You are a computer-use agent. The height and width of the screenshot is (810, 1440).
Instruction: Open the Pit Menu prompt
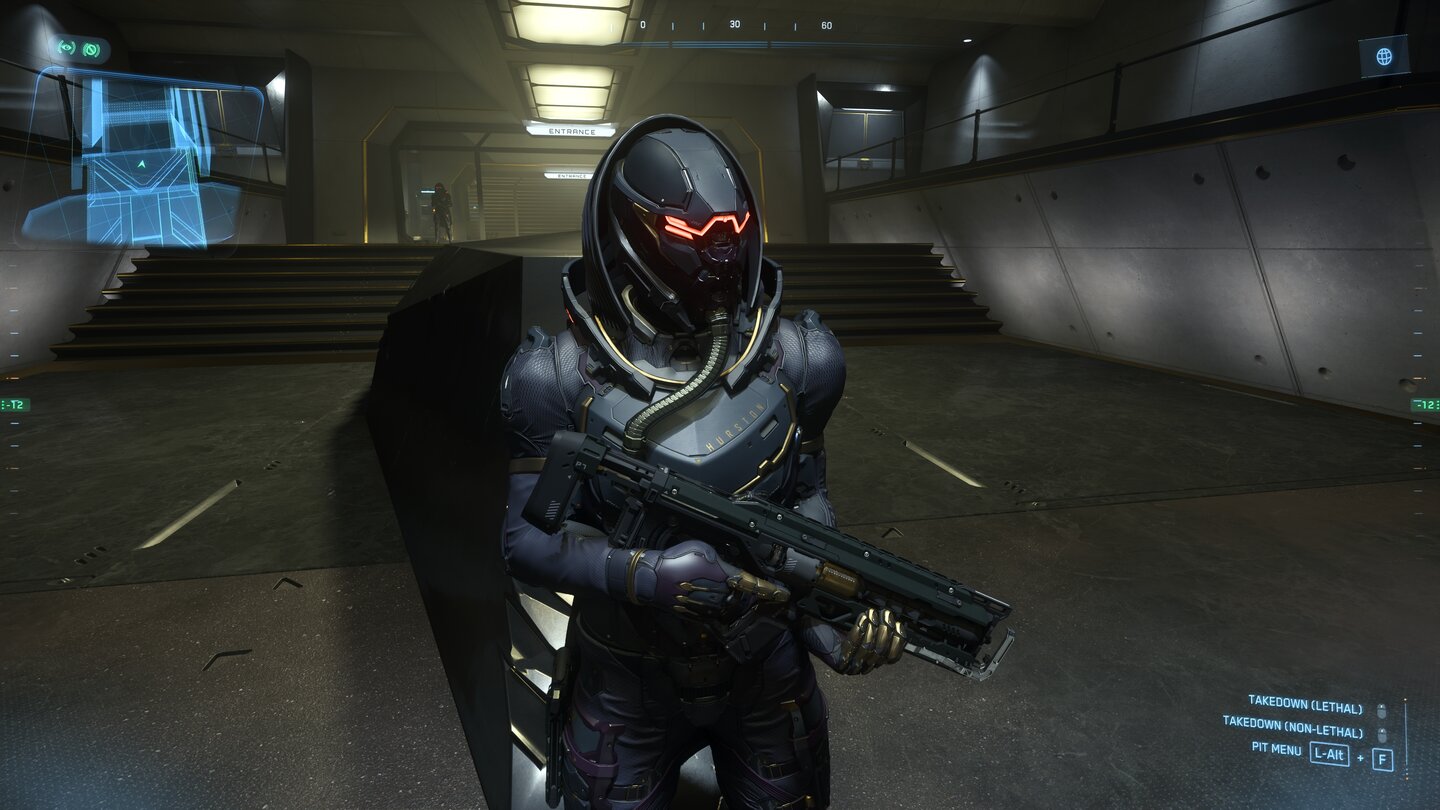(x=1278, y=750)
